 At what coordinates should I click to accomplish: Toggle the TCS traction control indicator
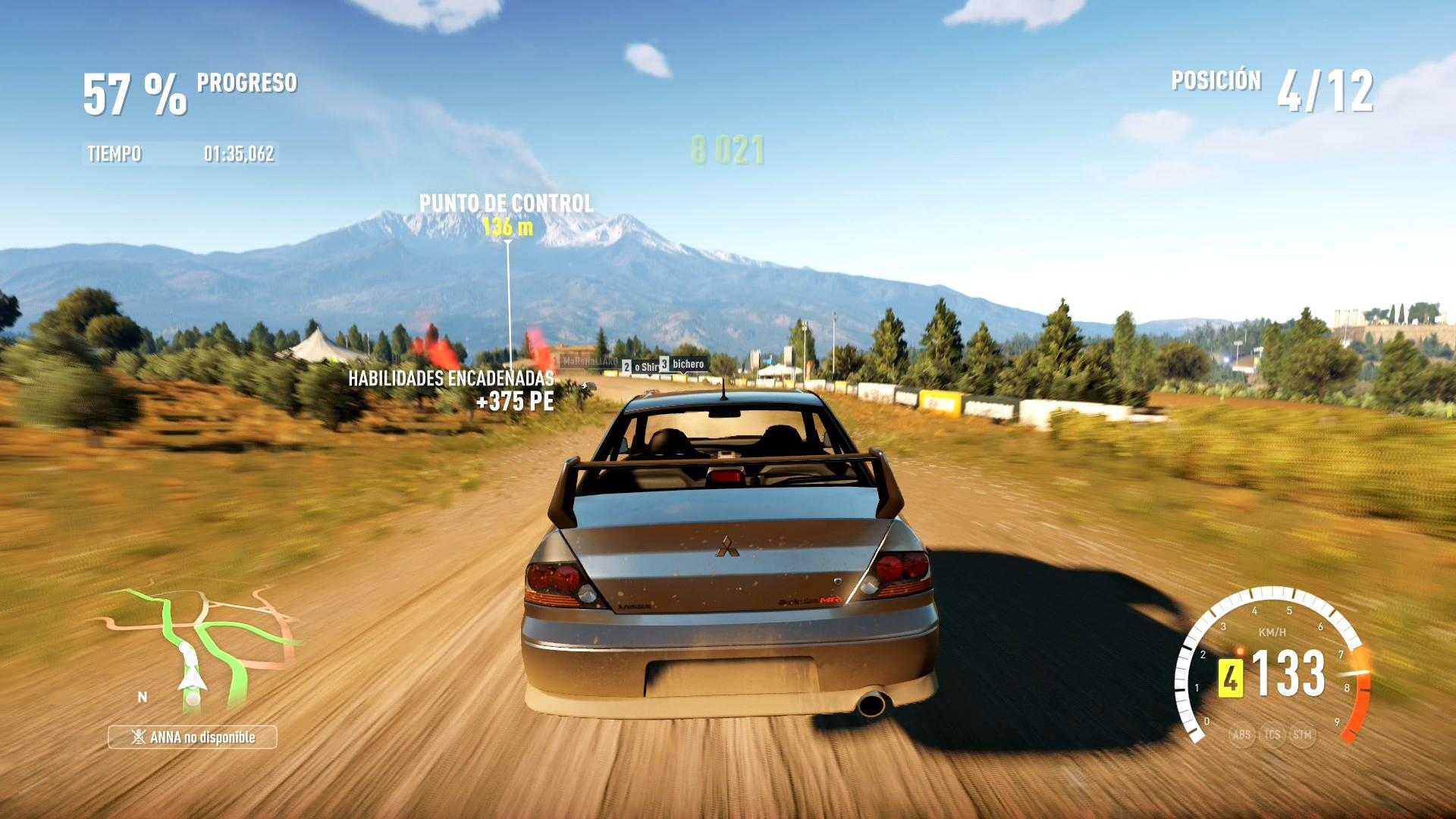[x=1272, y=734]
